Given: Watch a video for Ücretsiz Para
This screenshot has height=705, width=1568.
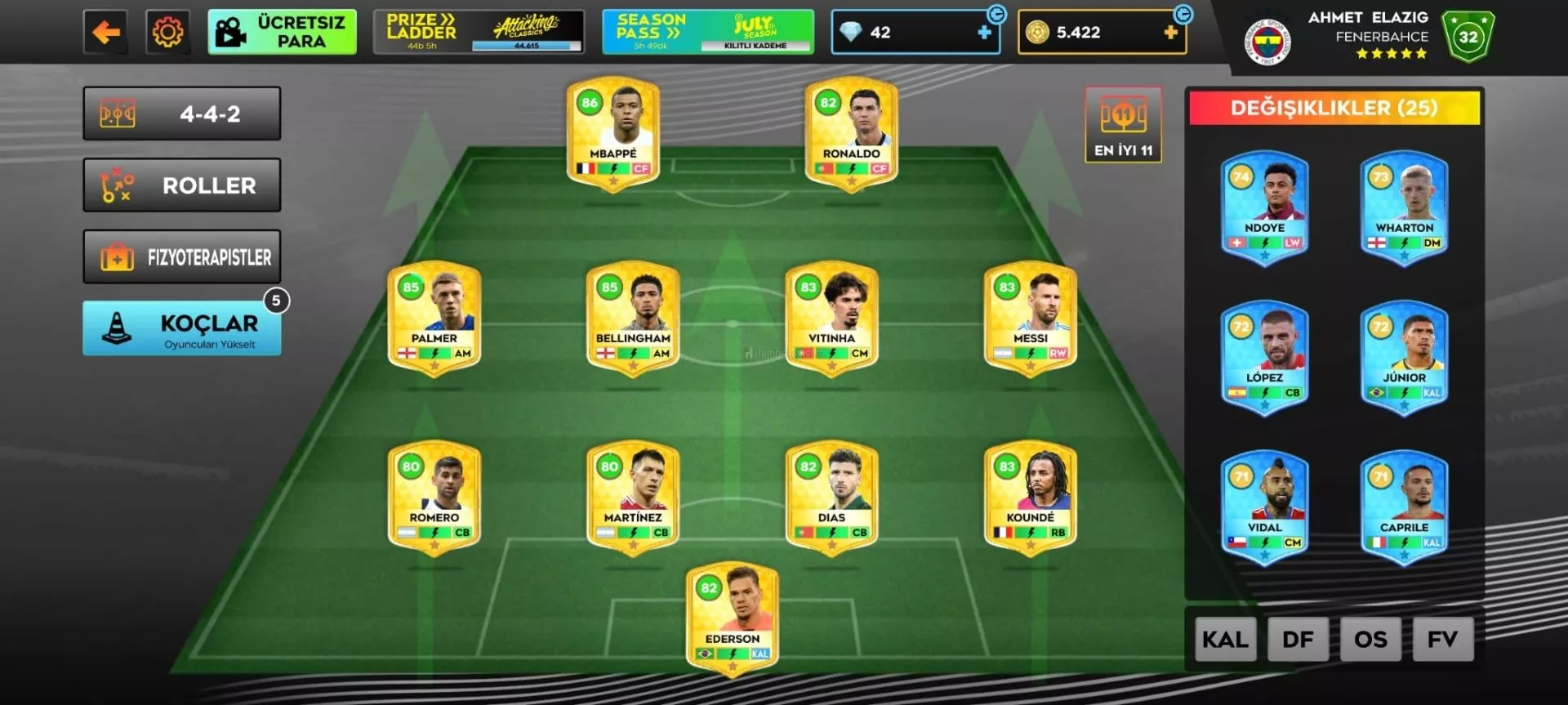Looking at the screenshot, I should 282,33.
